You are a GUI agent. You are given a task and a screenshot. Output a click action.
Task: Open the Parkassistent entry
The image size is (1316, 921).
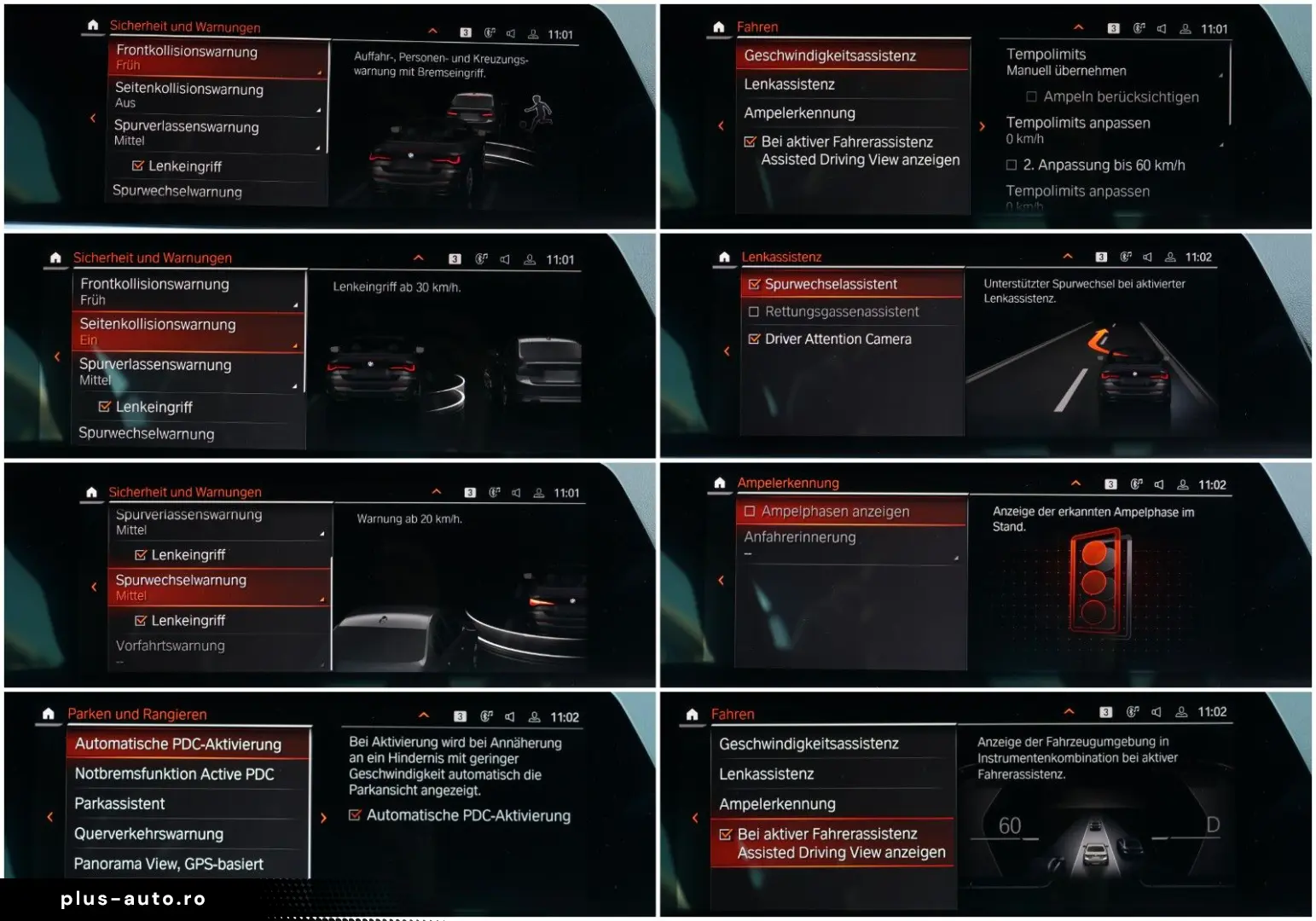120,804
